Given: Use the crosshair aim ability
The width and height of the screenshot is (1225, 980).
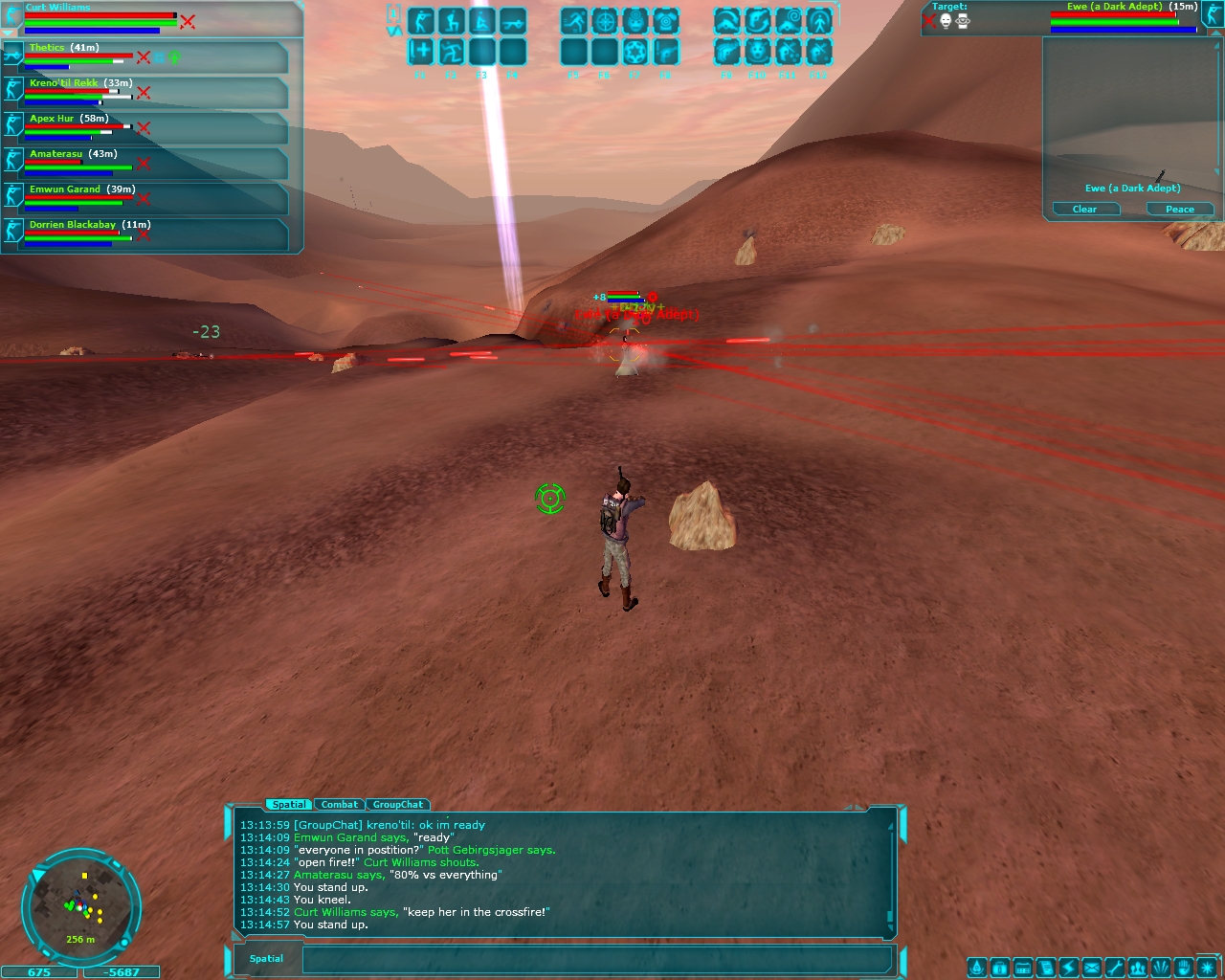Looking at the screenshot, I should pos(605,21).
